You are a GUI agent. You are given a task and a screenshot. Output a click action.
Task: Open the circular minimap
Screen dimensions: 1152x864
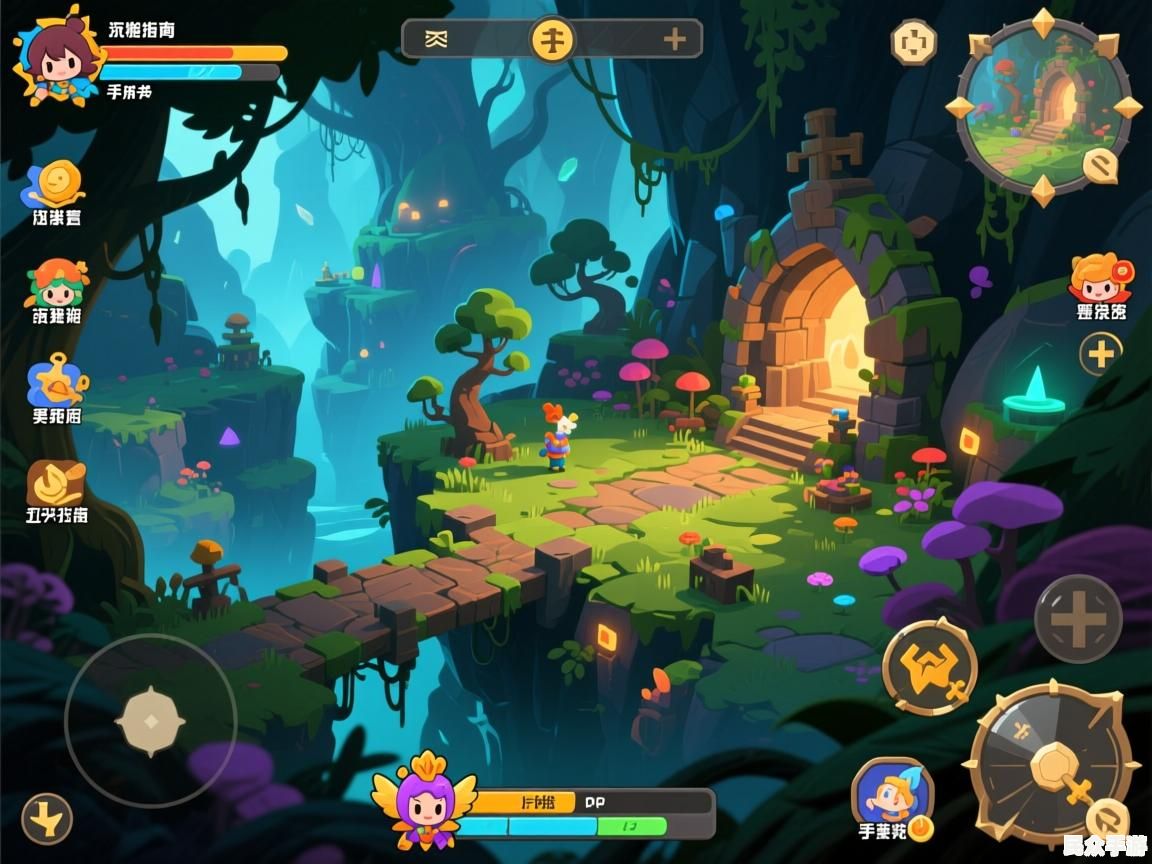point(1042,105)
